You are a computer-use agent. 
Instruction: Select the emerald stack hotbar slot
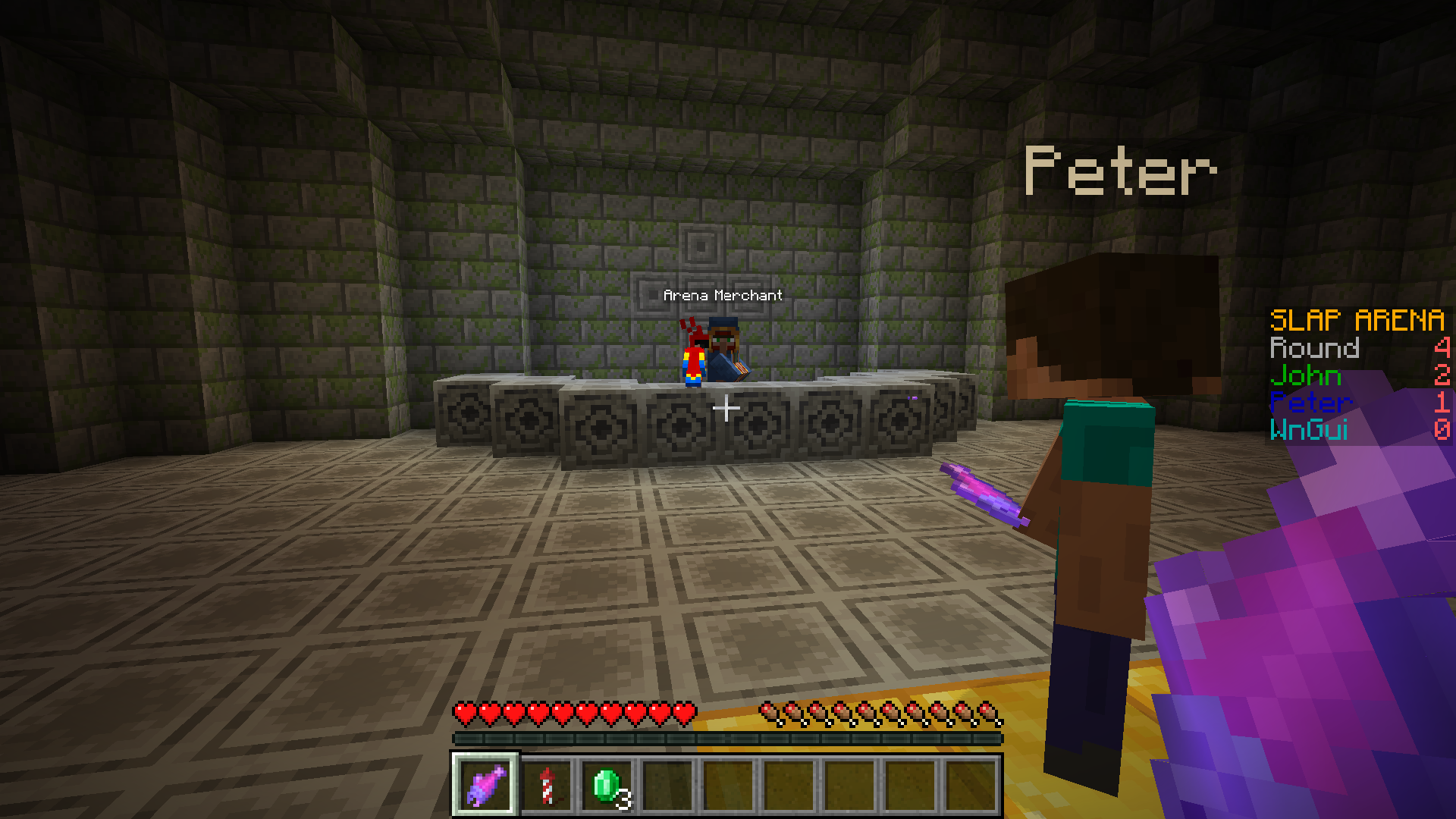click(x=607, y=786)
